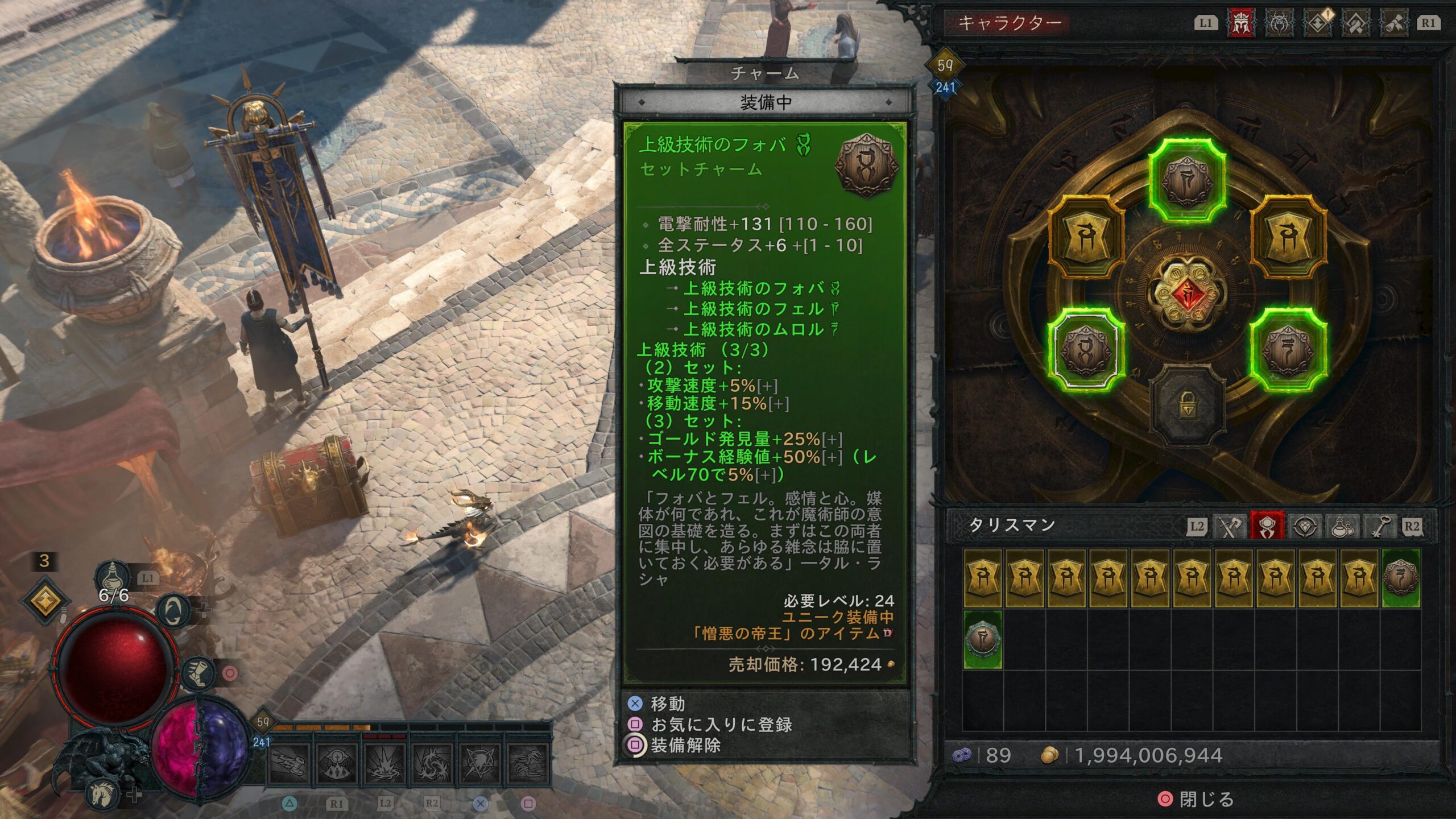
Task: Open the diamond tab with exclamation mark
Action: click(x=1318, y=24)
